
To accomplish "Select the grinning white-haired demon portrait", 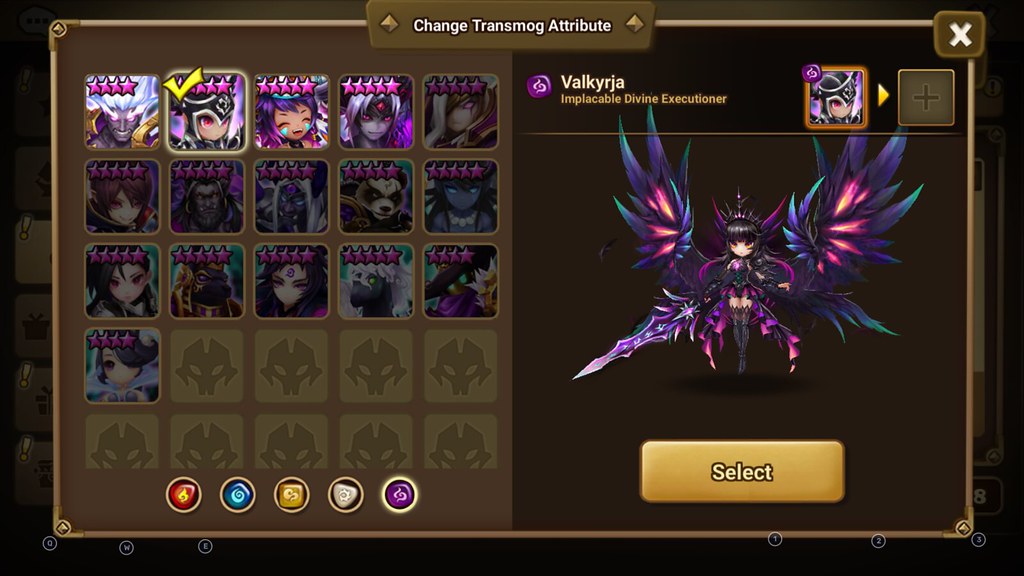I will click(x=122, y=112).
